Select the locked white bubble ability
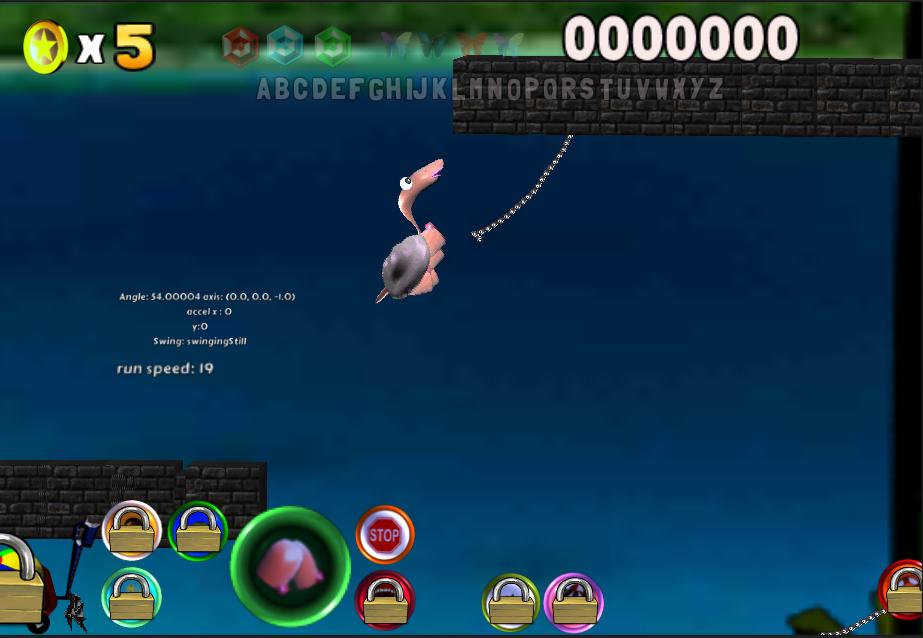 coord(132,530)
